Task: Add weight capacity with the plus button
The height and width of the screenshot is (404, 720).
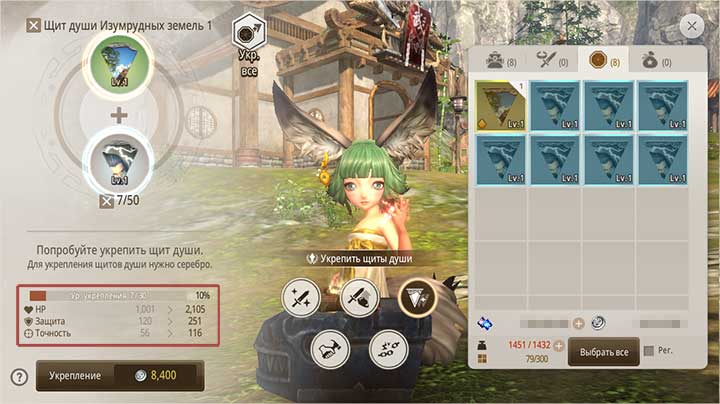Action: (559, 345)
